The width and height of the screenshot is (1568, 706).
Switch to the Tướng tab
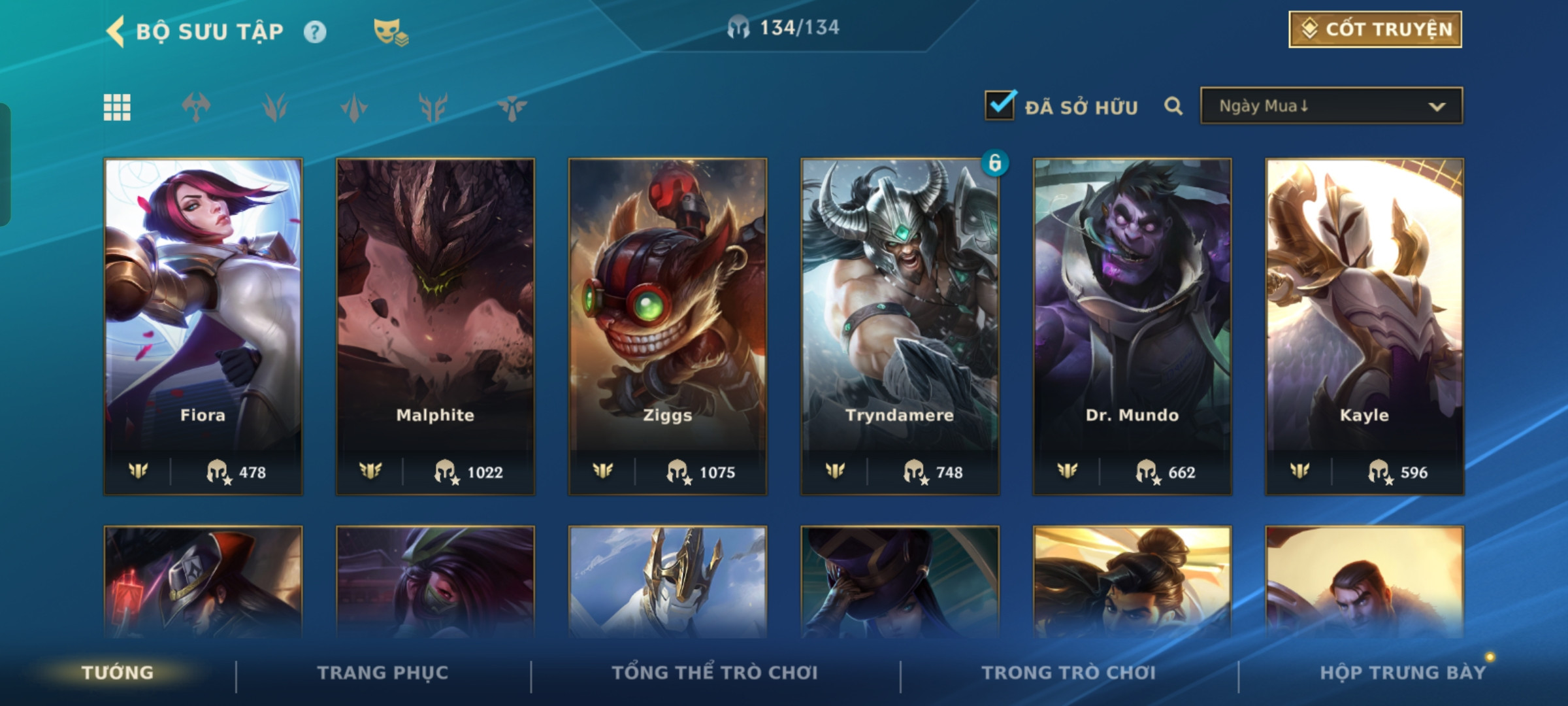tap(118, 673)
